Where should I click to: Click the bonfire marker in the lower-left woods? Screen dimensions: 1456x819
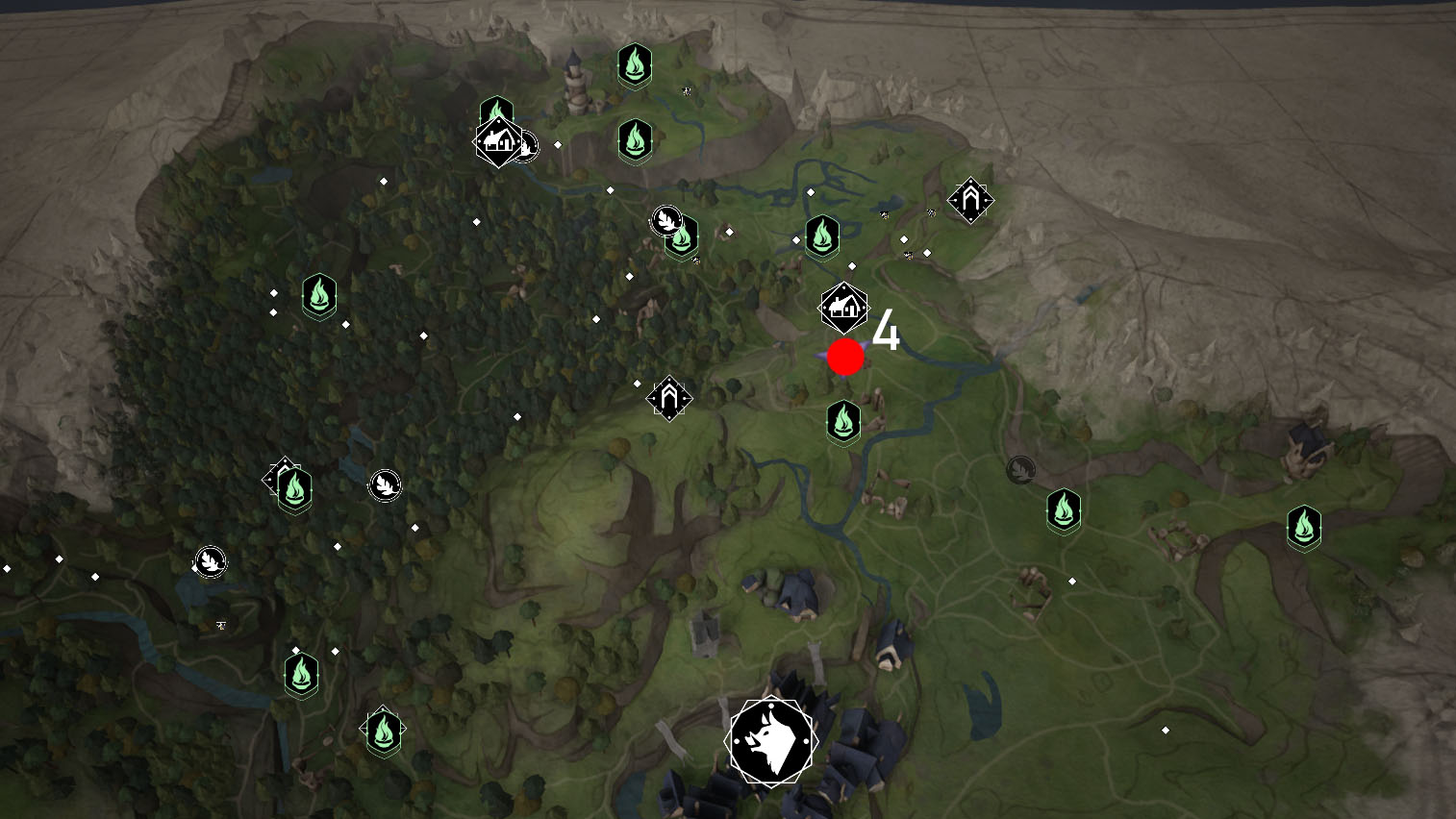click(302, 676)
